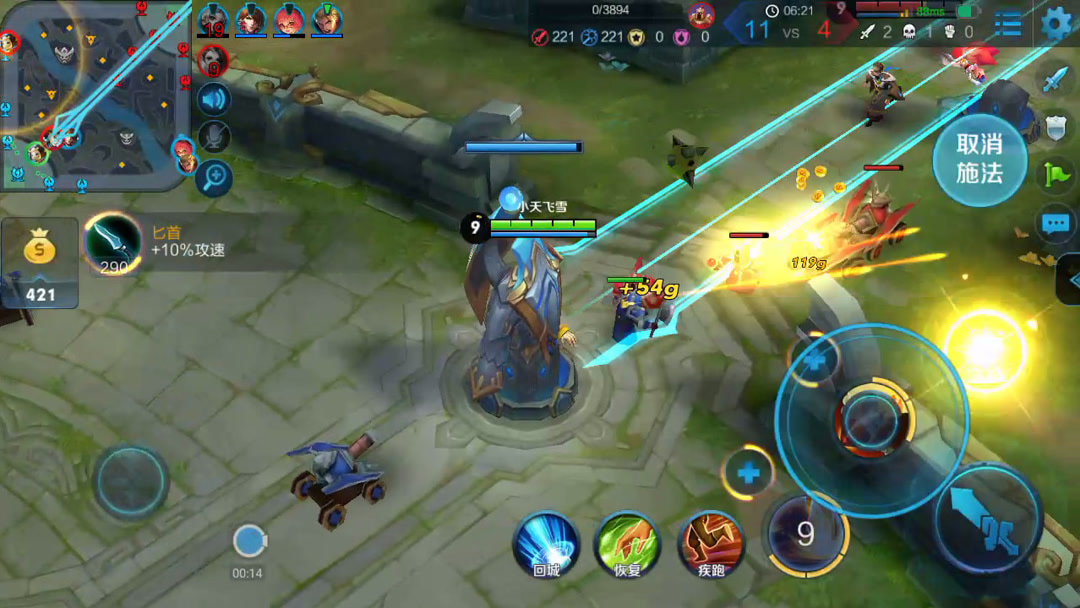Screen dimensions: 1080x608
Task: Open the chat message bubble
Action: pyautogui.click(x=1056, y=224)
